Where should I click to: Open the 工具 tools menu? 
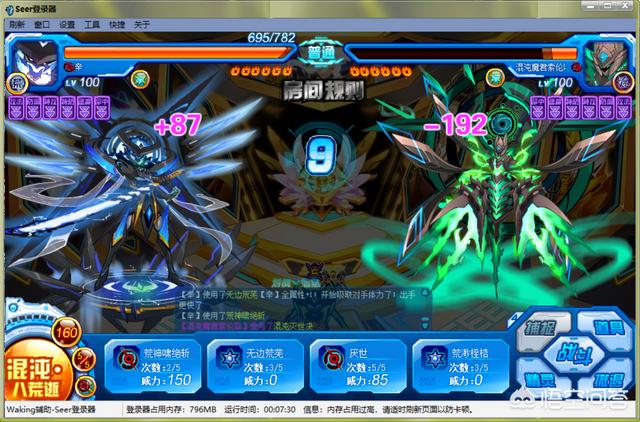click(92, 24)
